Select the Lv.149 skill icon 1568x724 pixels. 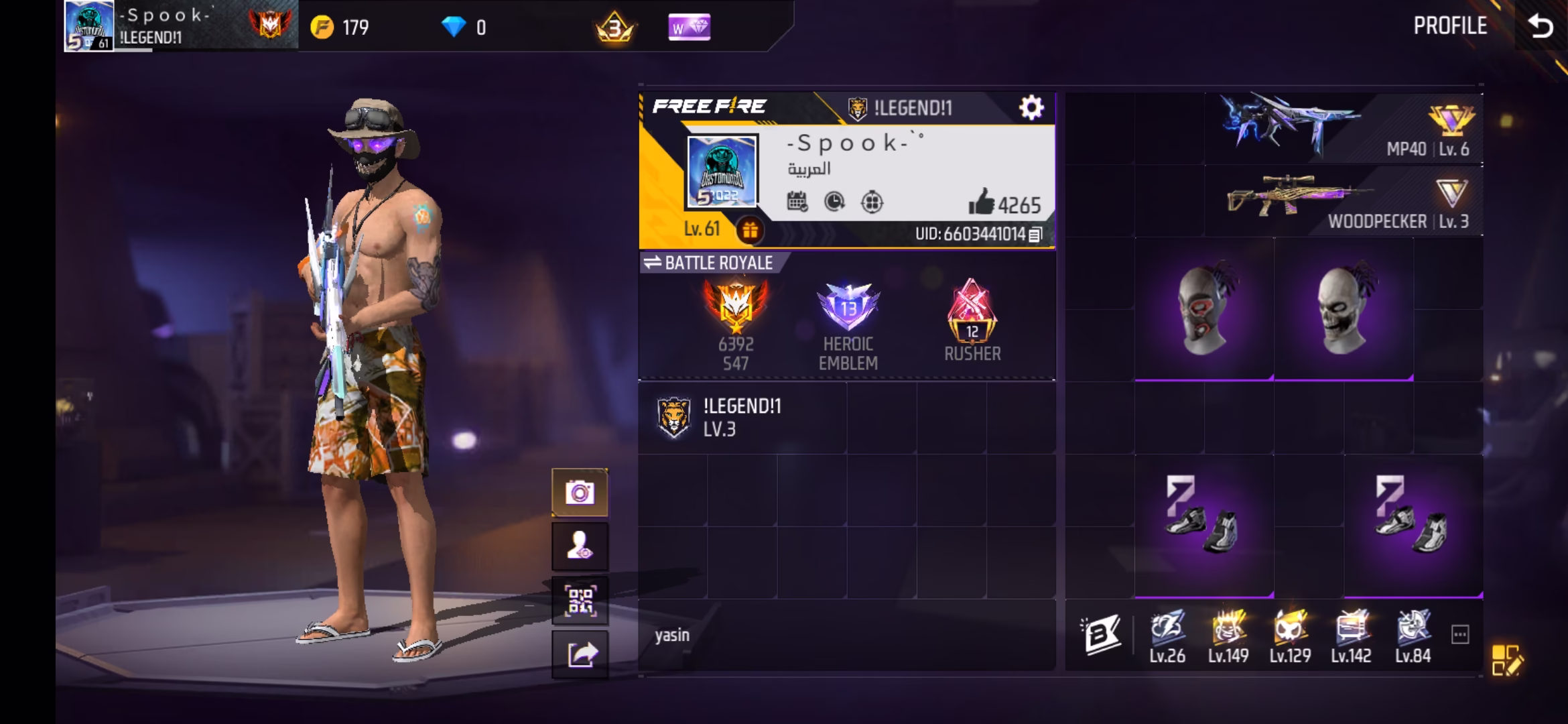click(x=1228, y=637)
